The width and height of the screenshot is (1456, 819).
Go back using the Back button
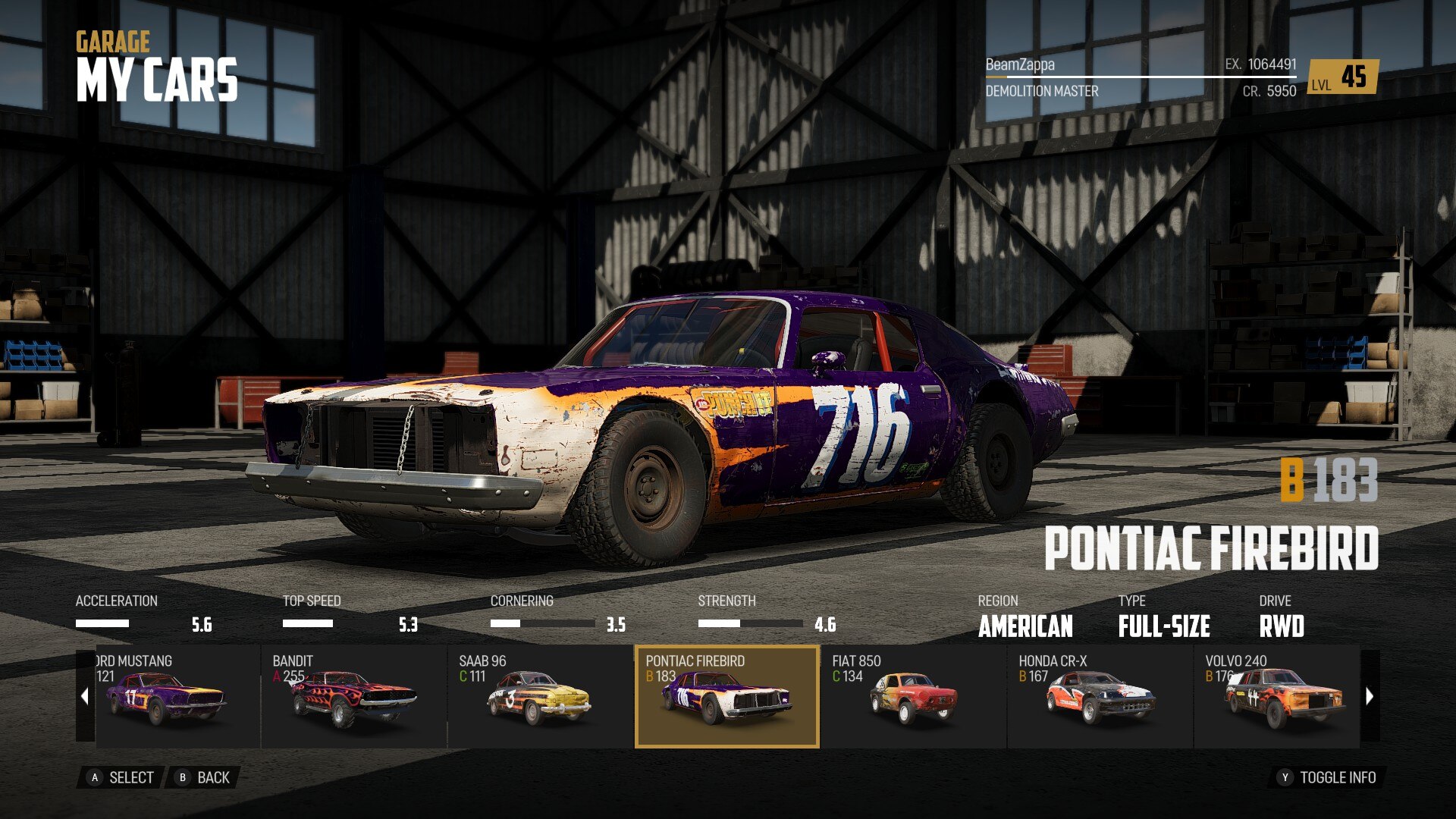coord(203,777)
